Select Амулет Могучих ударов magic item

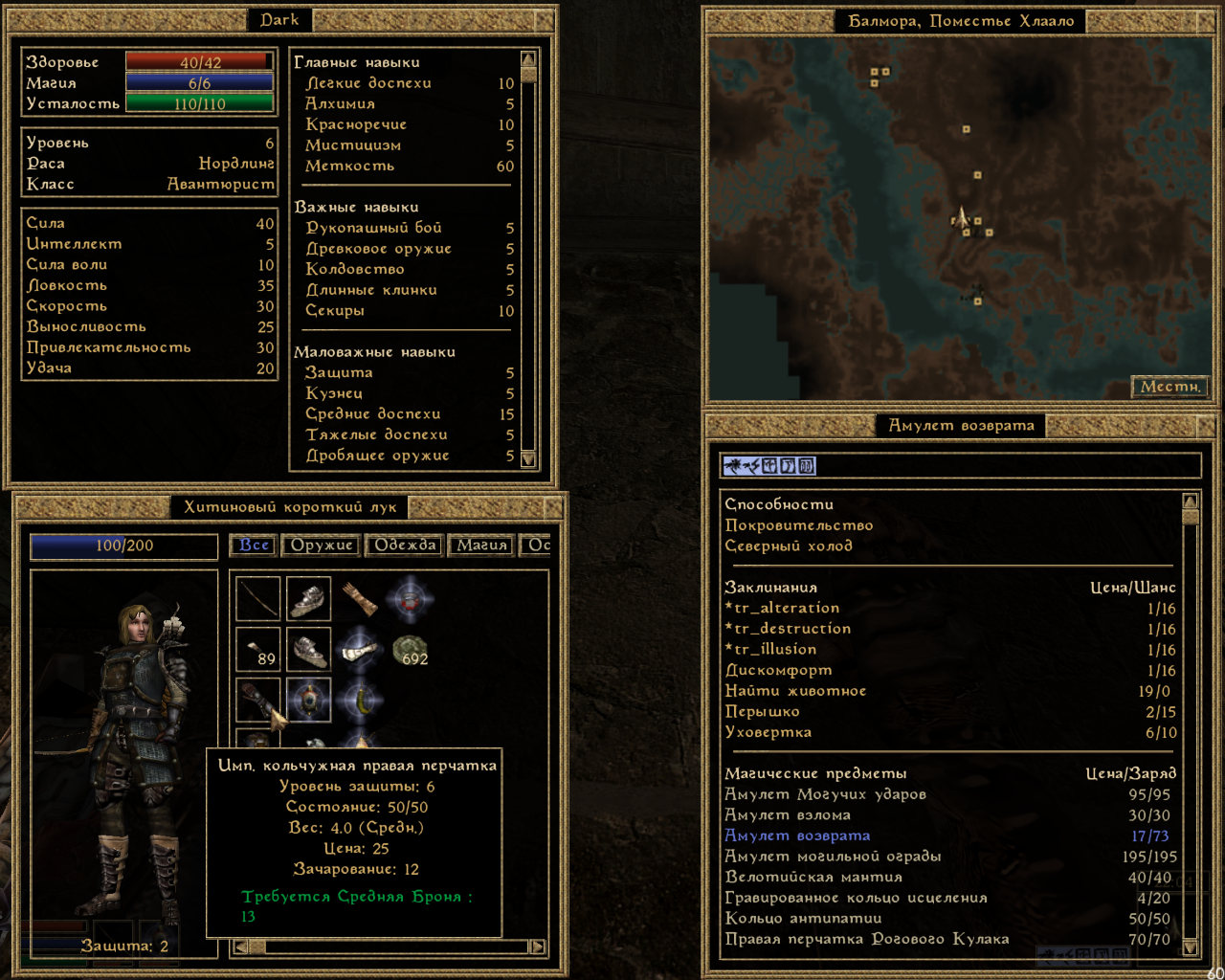[825, 794]
